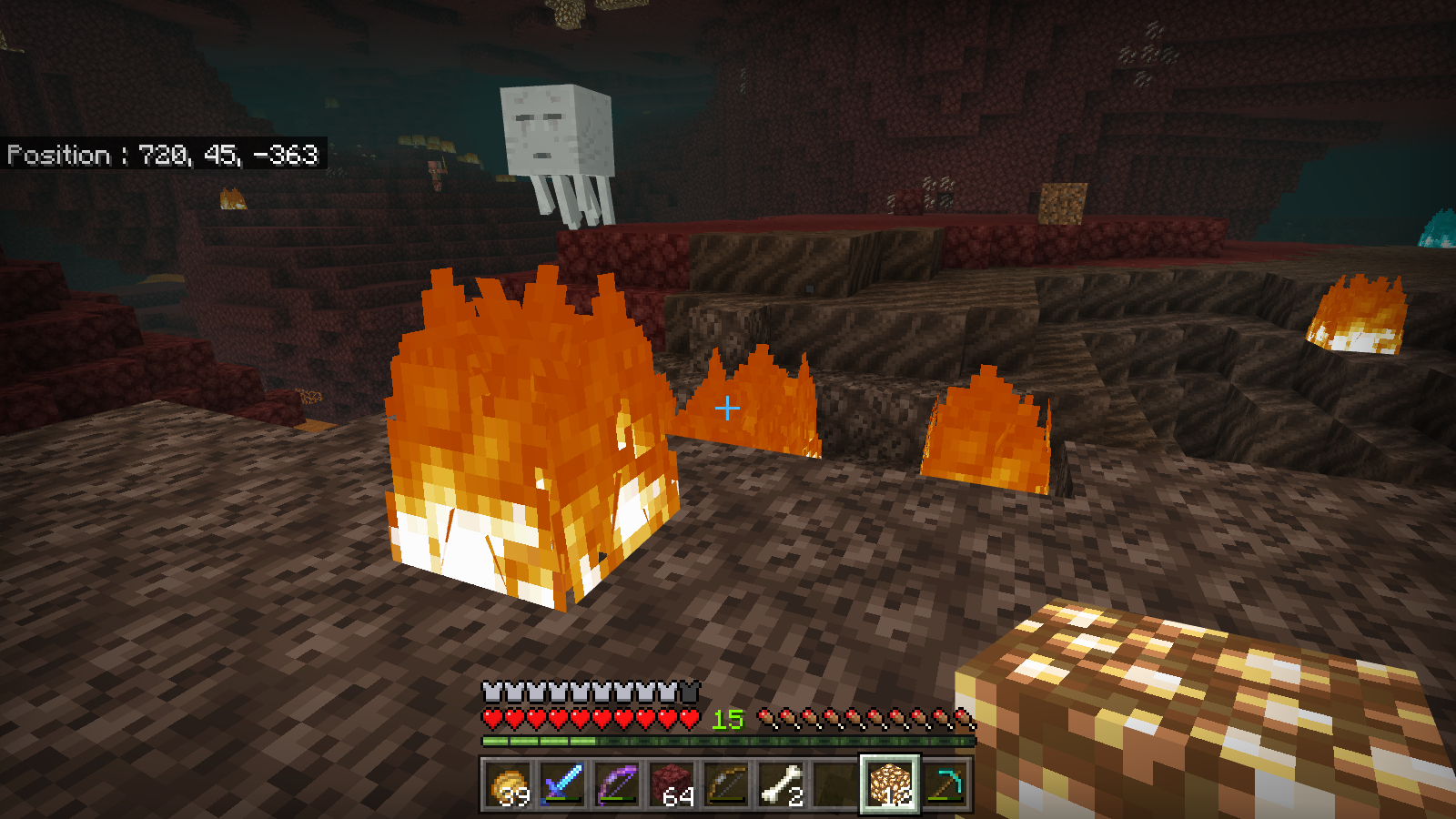
Task: Select the bread stack hotbar slot
Action: click(x=508, y=784)
